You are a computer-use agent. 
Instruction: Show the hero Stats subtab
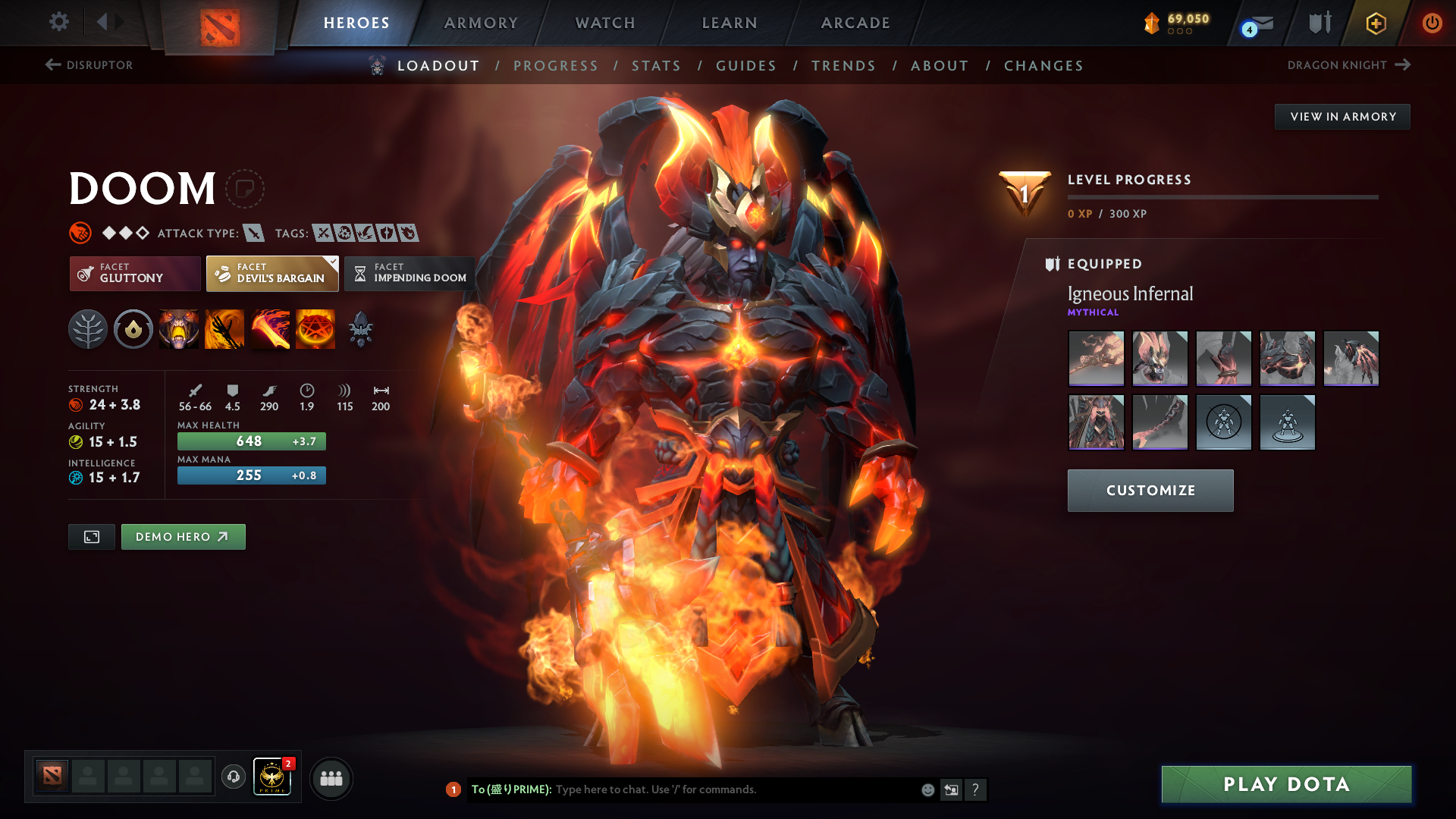(x=656, y=66)
